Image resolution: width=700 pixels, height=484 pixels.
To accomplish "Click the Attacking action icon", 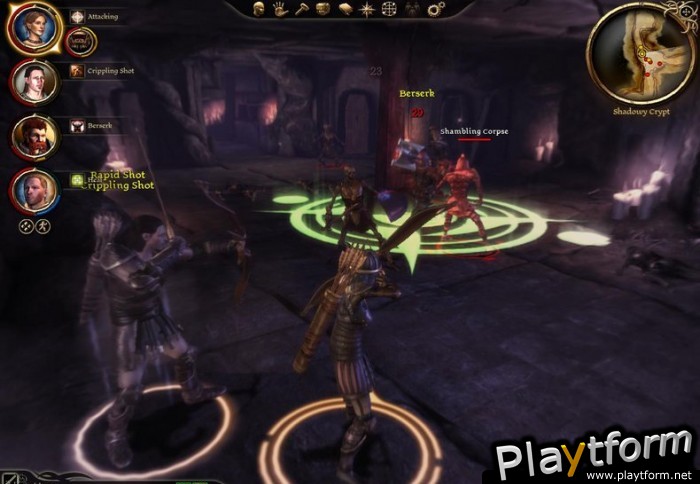I will click(x=78, y=17).
